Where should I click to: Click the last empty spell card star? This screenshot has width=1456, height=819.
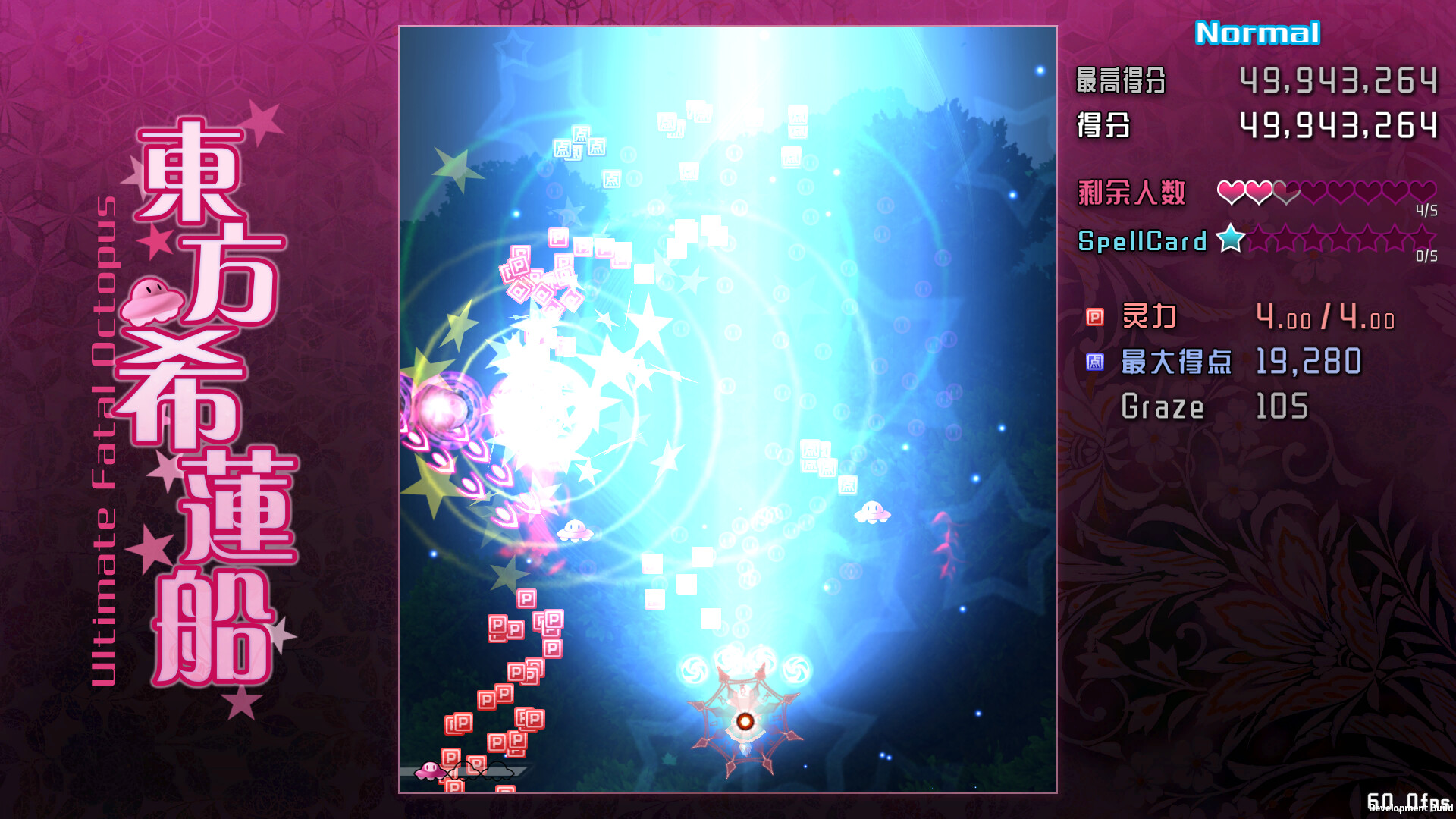tap(1424, 237)
